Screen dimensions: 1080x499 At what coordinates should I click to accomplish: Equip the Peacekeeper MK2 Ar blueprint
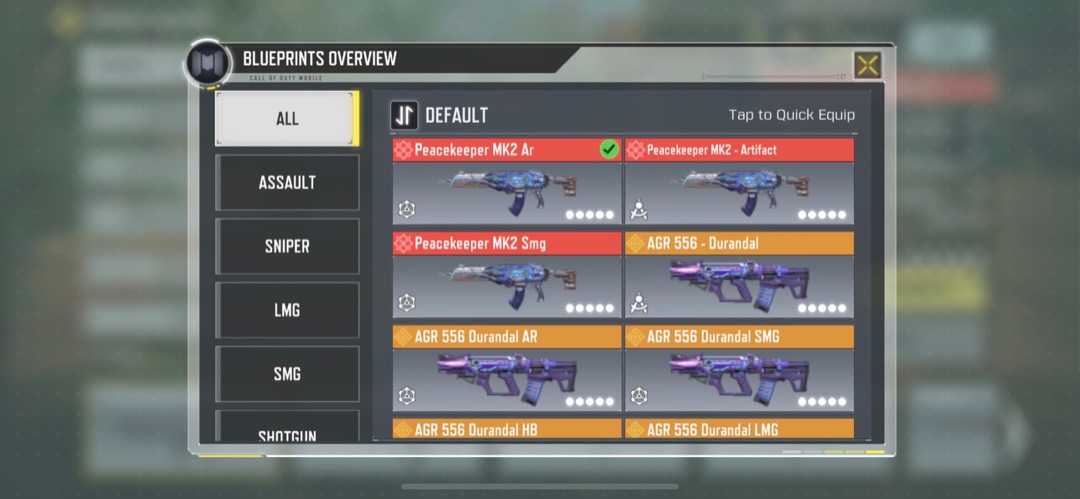pos(506,182)
